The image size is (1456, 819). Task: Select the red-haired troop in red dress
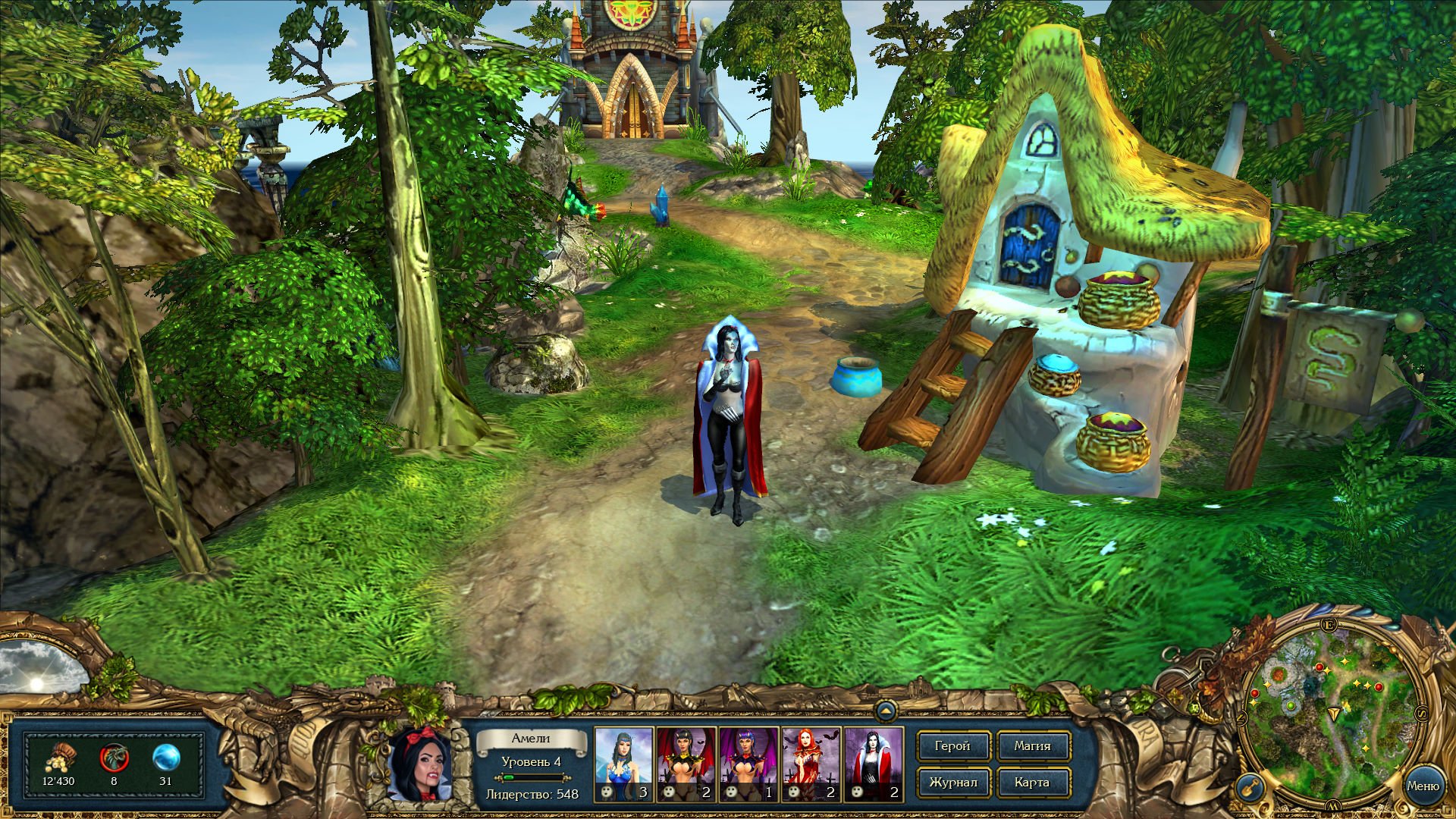[x=811, y=764]
